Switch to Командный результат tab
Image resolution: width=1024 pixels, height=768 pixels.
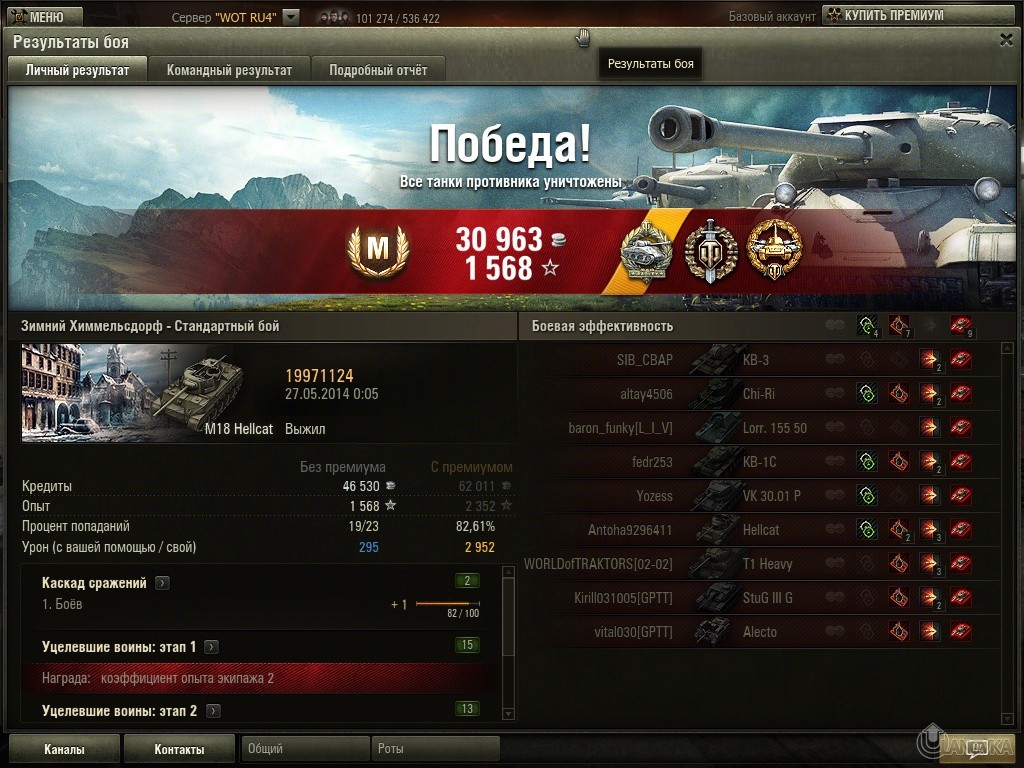(x=229, y=70)
